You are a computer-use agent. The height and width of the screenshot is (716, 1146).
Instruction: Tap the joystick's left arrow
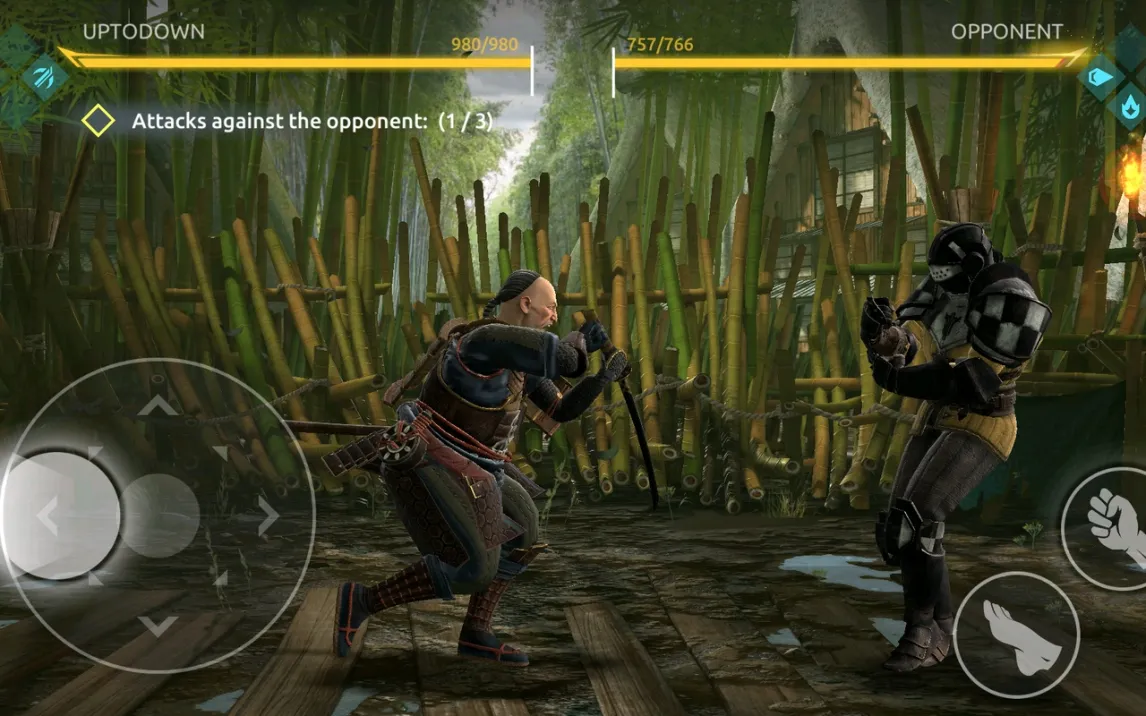pos(47,516)
